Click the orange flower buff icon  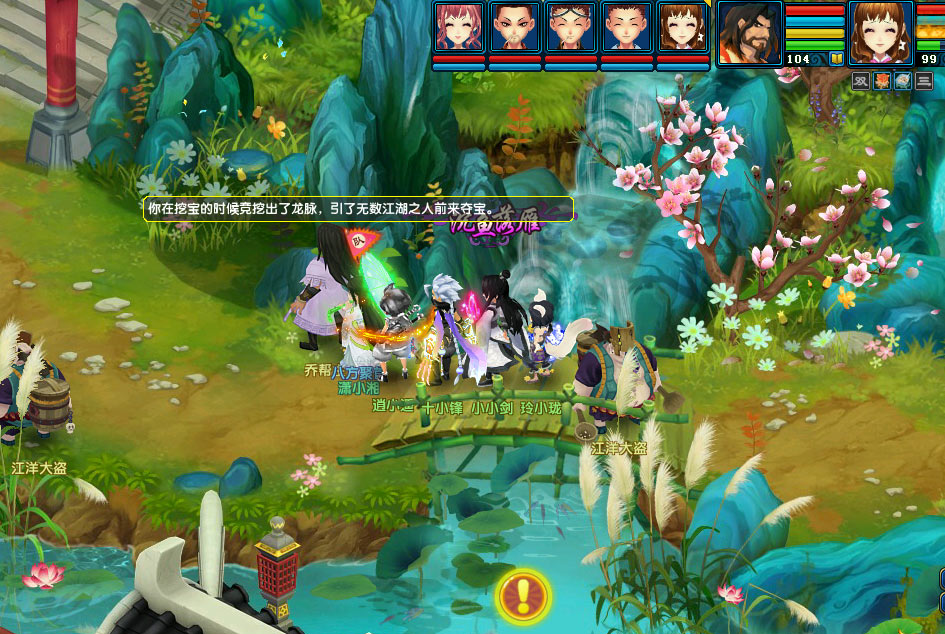(882, 82)
